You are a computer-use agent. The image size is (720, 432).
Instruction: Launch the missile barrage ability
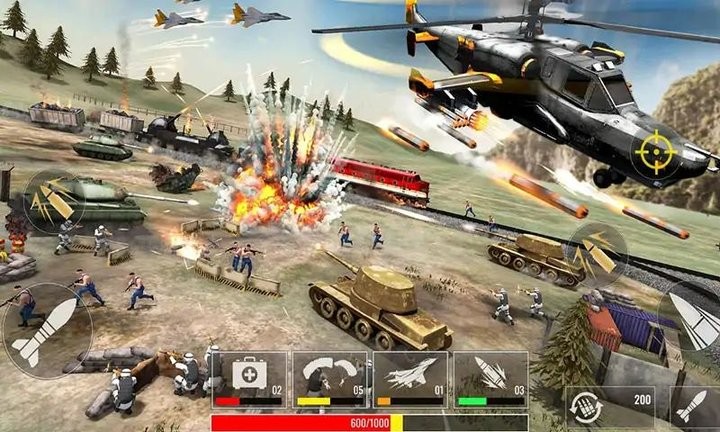(x=490, y=378)
